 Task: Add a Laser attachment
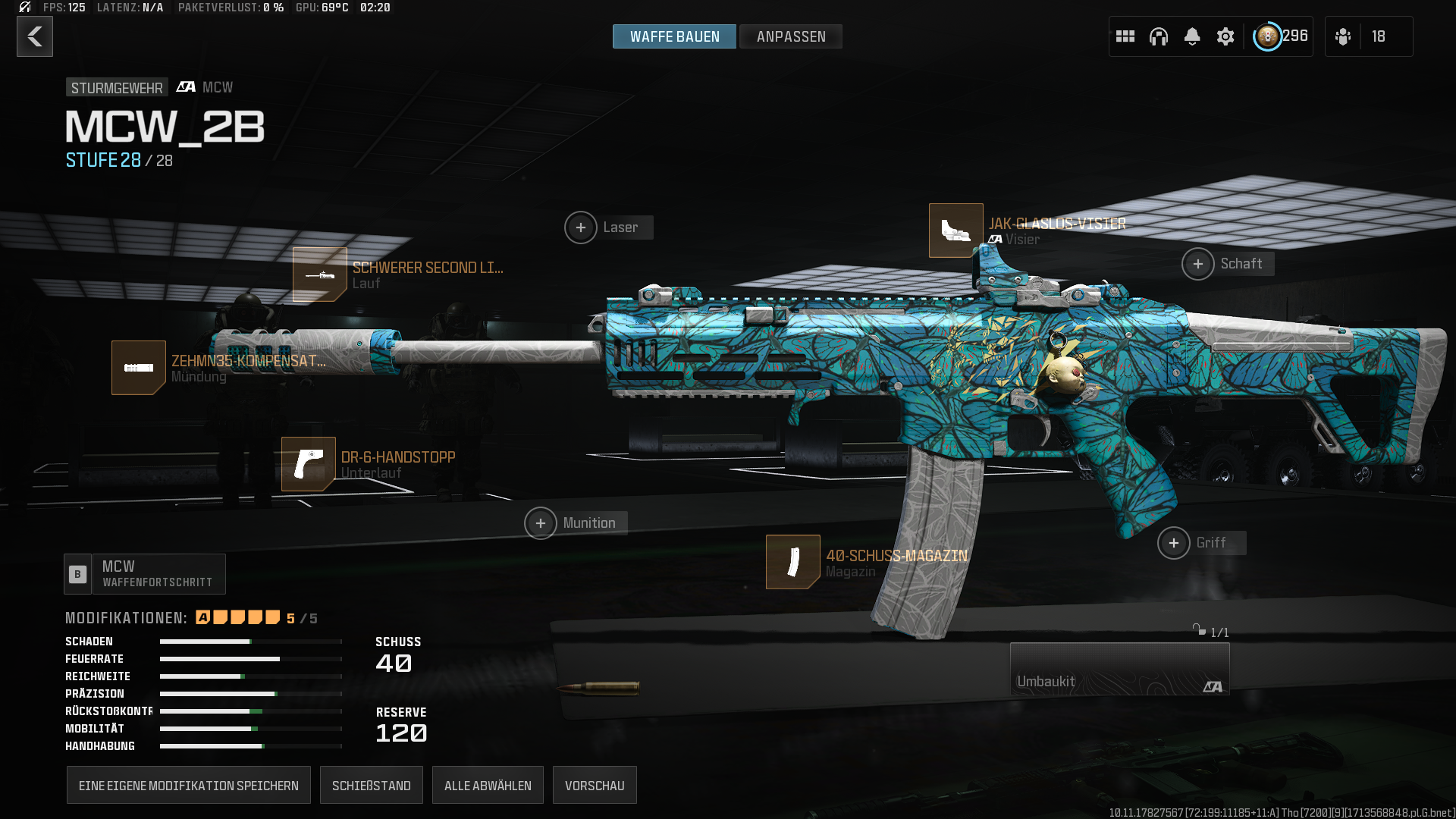(x=581, y=227)
